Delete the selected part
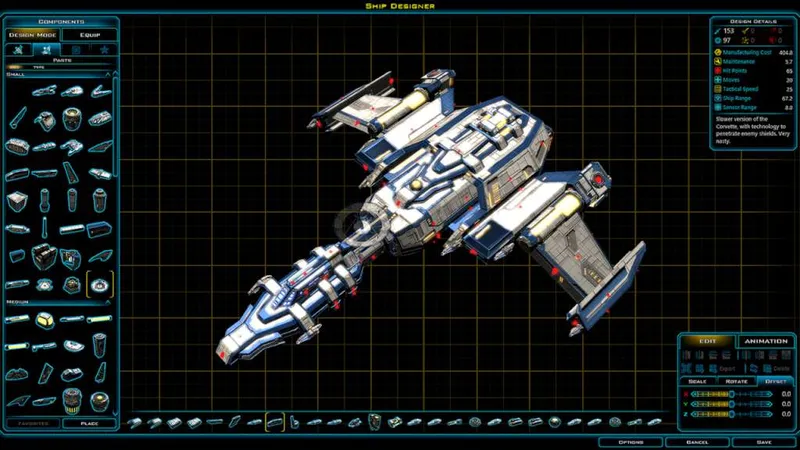The image size is (800, 450). (776, 368)
